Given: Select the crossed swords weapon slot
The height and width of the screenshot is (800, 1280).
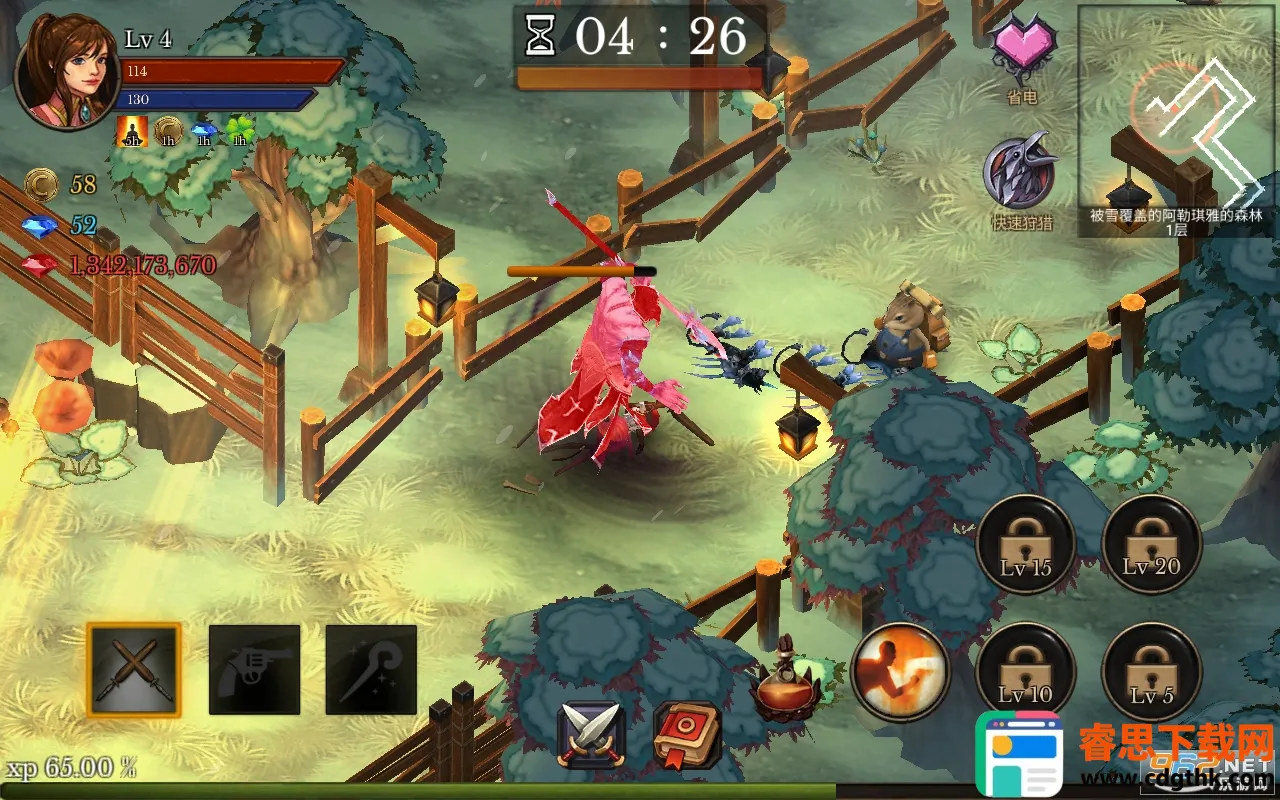Looking at the screenshot, I should click(134, 670).
